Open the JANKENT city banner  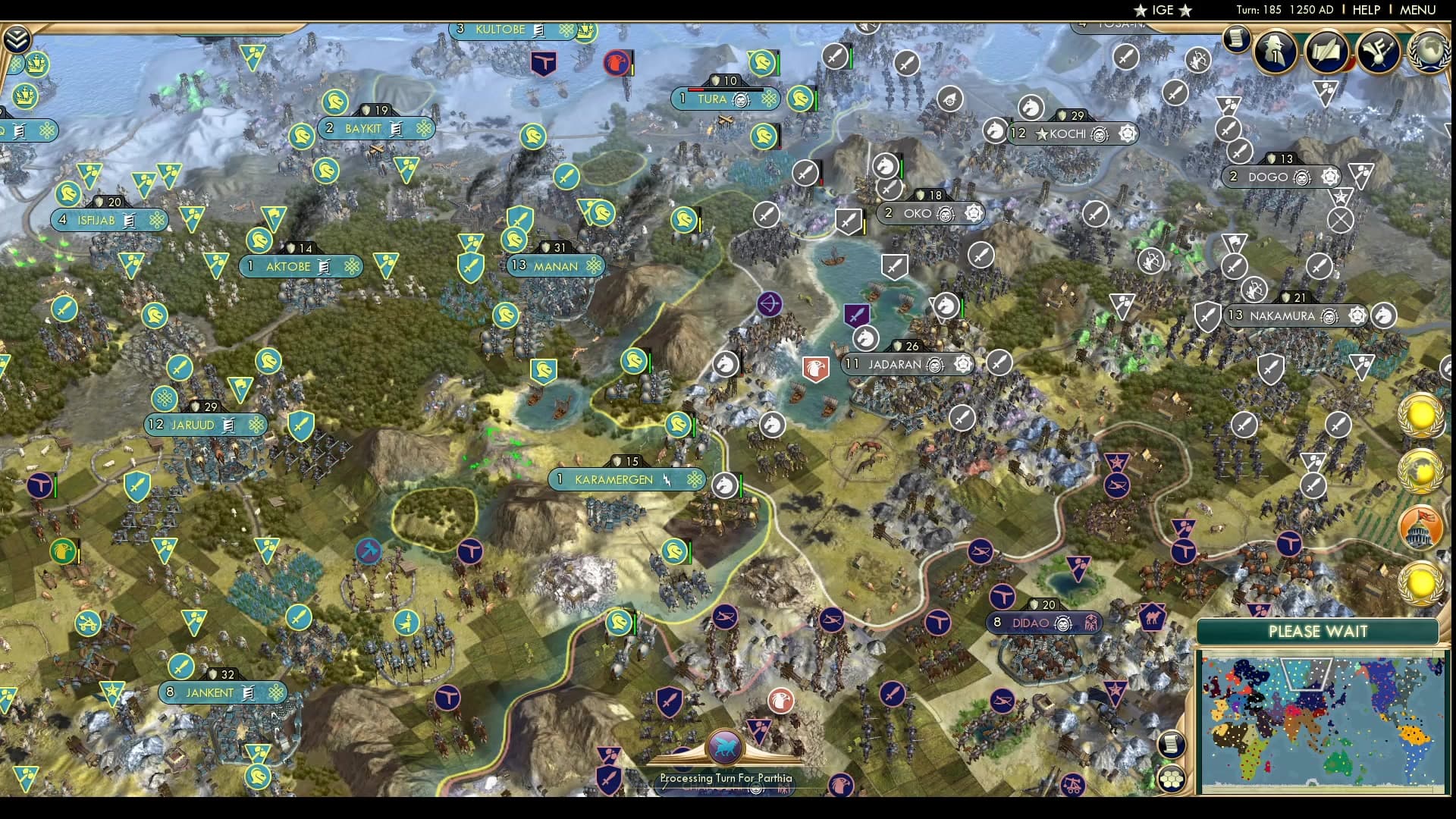[222, 692]
